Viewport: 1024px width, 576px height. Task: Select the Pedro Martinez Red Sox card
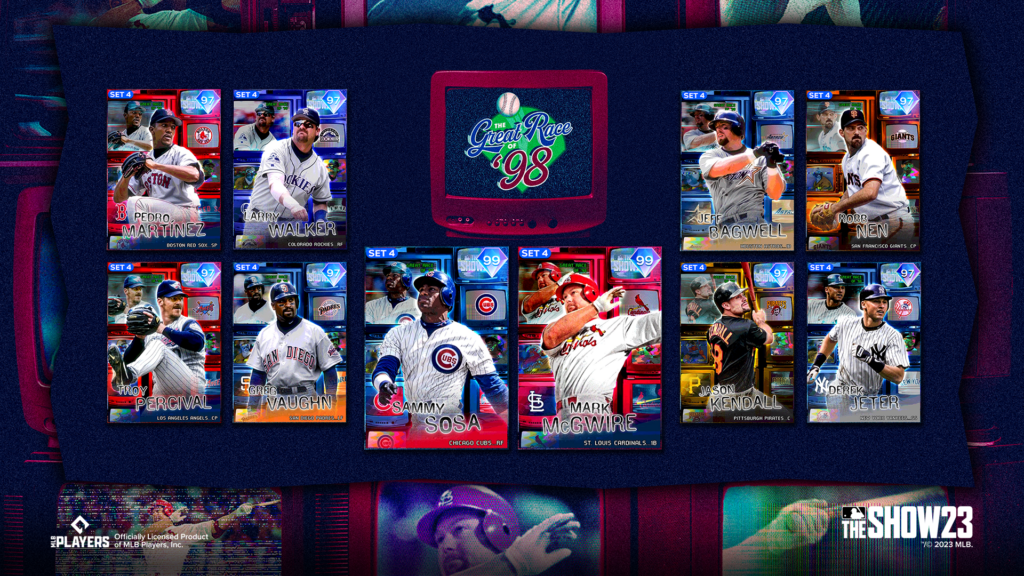pyautogui.click(x=164, y=170)
